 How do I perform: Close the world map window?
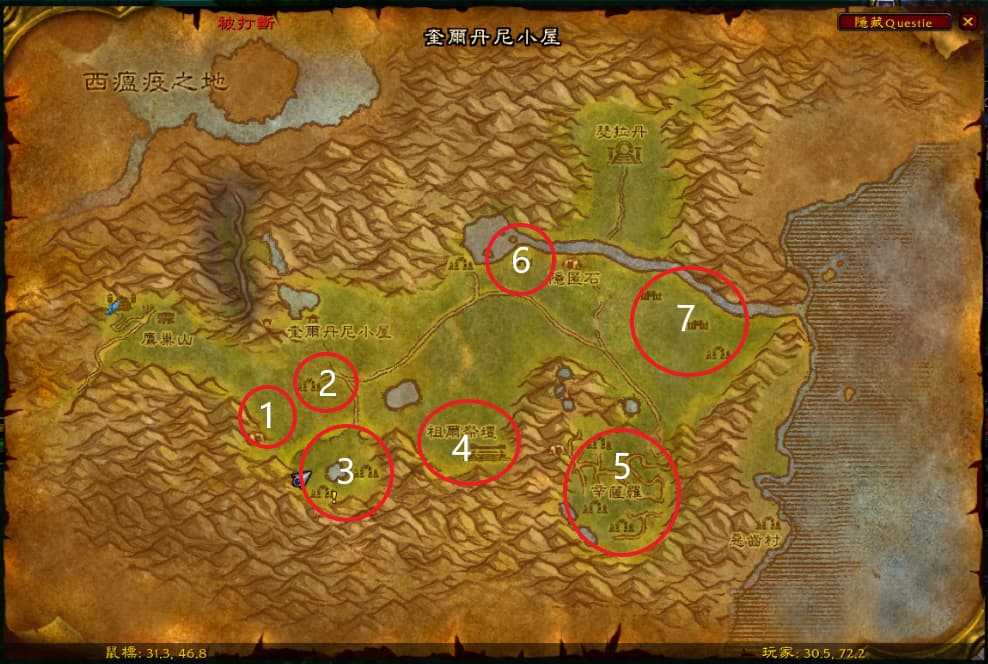[x=967, y=22]
